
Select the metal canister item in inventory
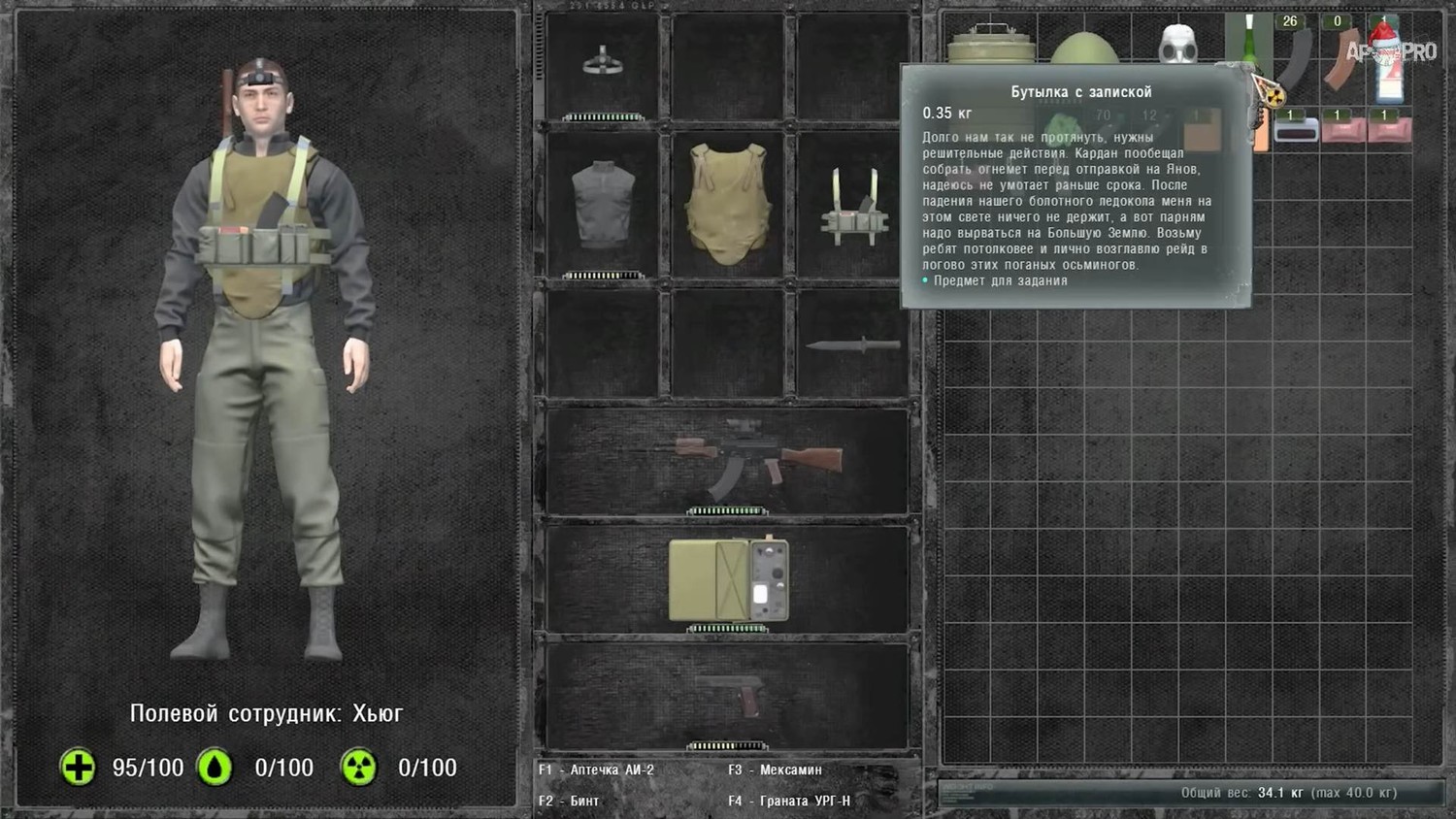(x=990, y=47)
